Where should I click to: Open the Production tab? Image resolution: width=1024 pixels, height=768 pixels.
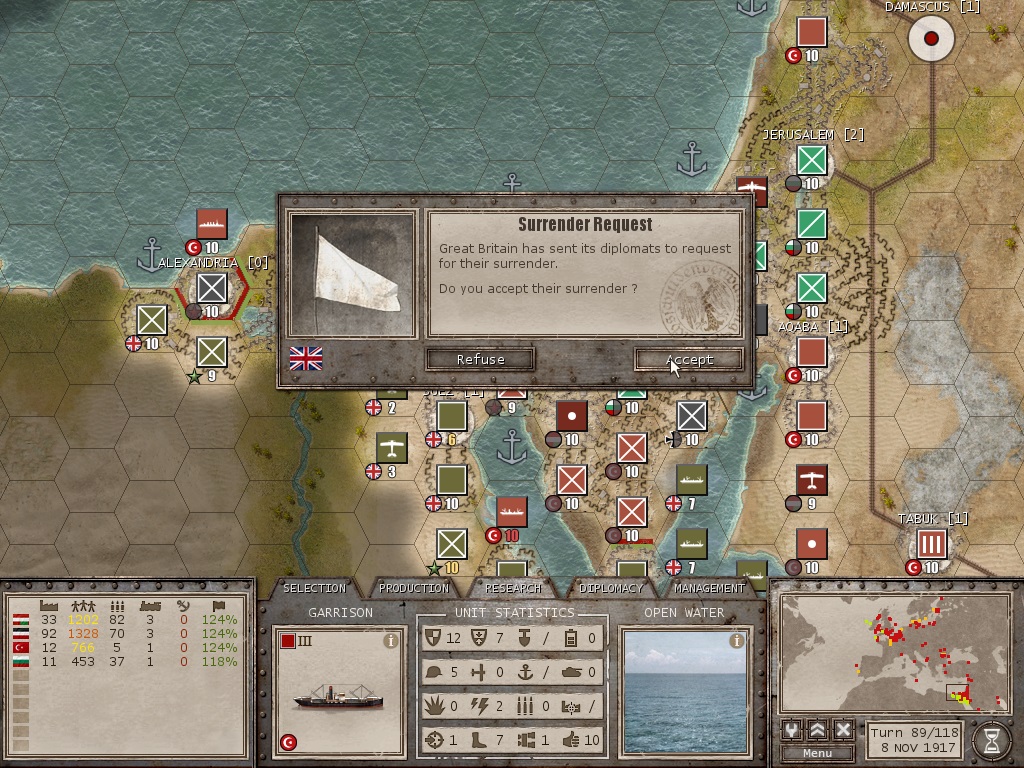click(x=414, y=588)
